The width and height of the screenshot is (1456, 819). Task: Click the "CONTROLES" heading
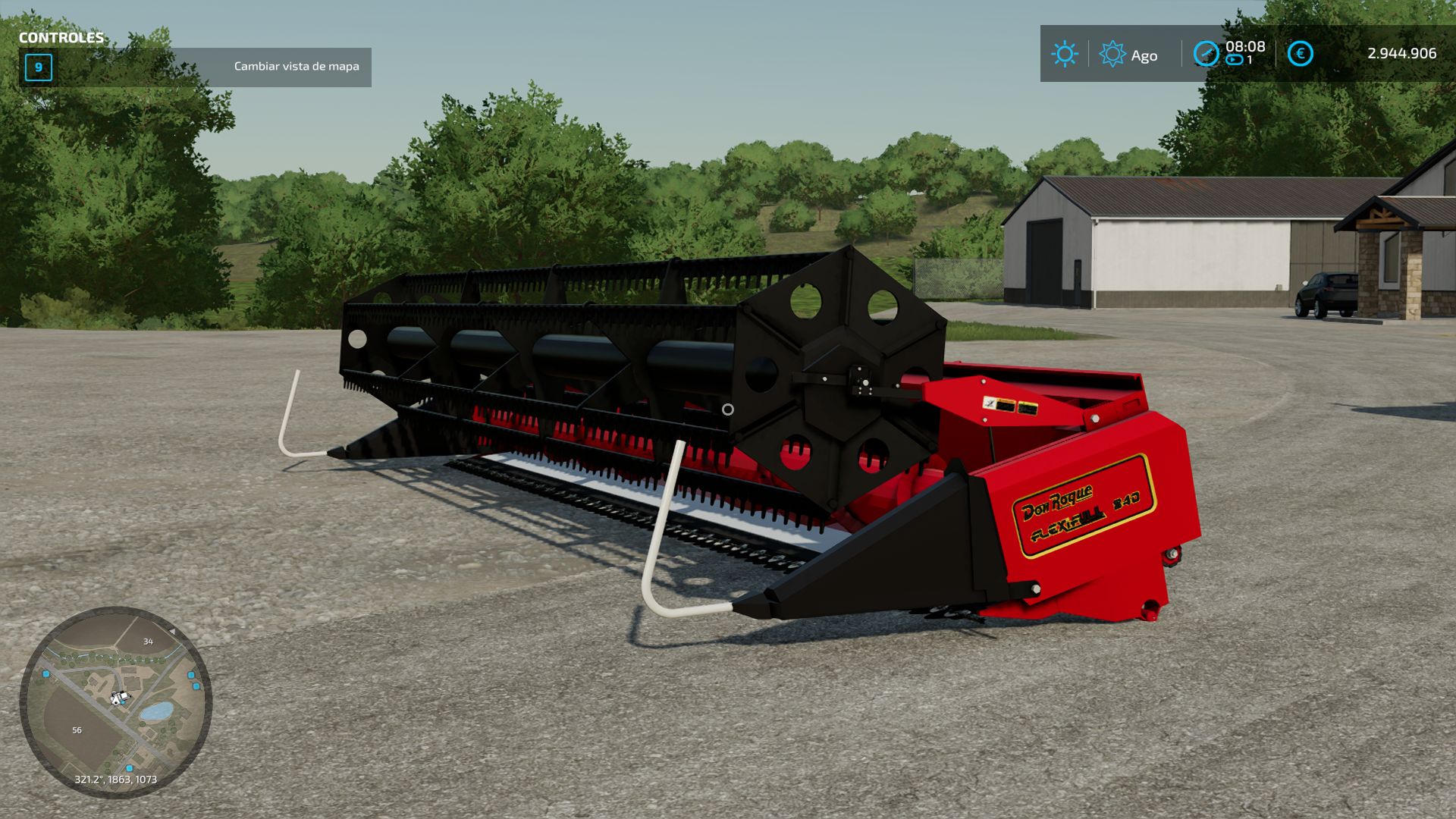coord(62,36)
